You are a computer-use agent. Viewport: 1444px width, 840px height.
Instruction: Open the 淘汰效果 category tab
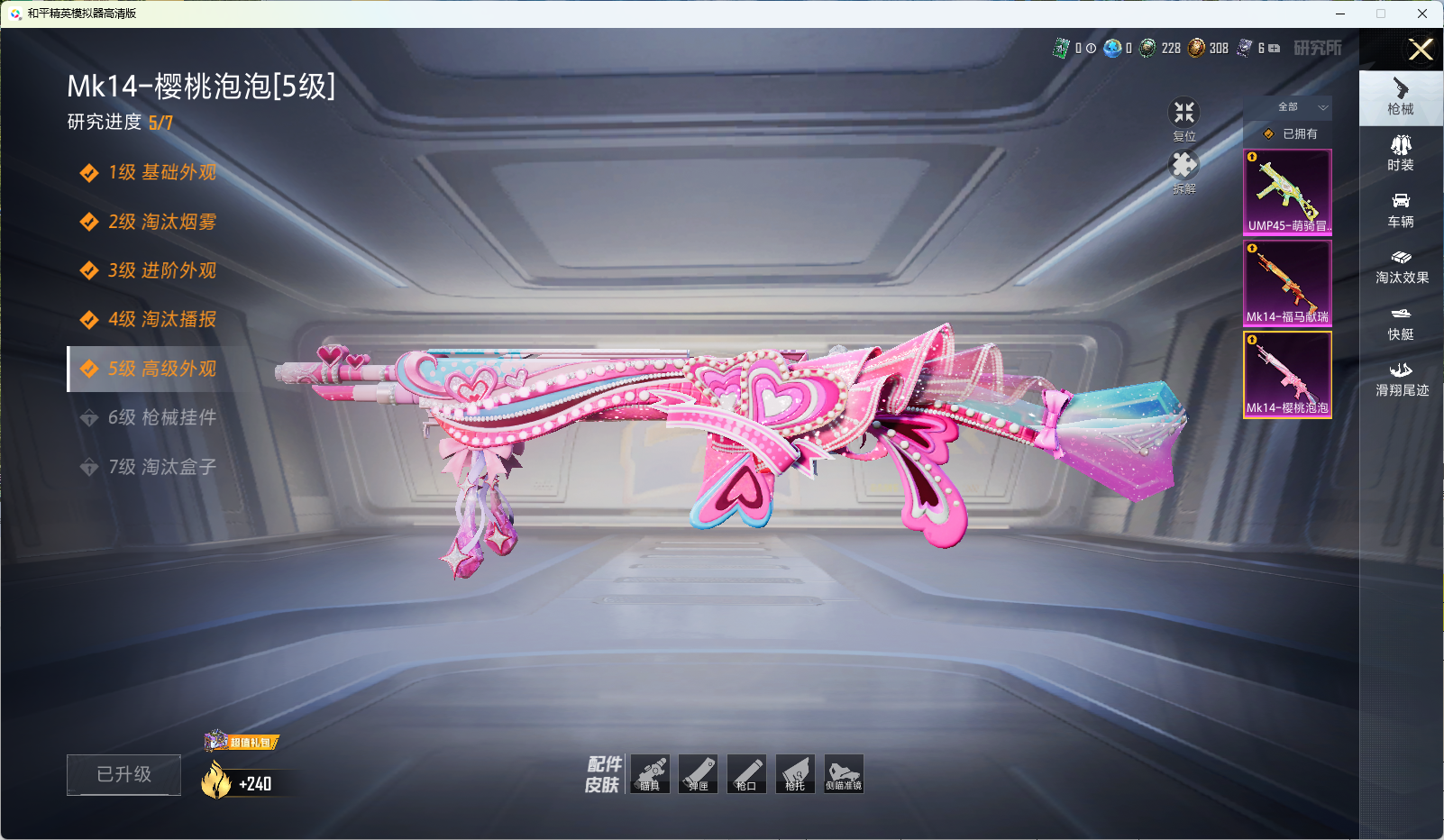[x=1401, y=266]
